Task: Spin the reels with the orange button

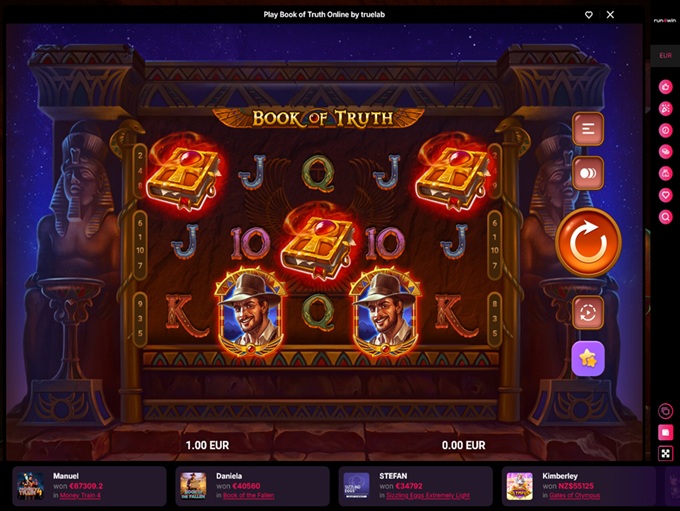Action: point(588,241)
